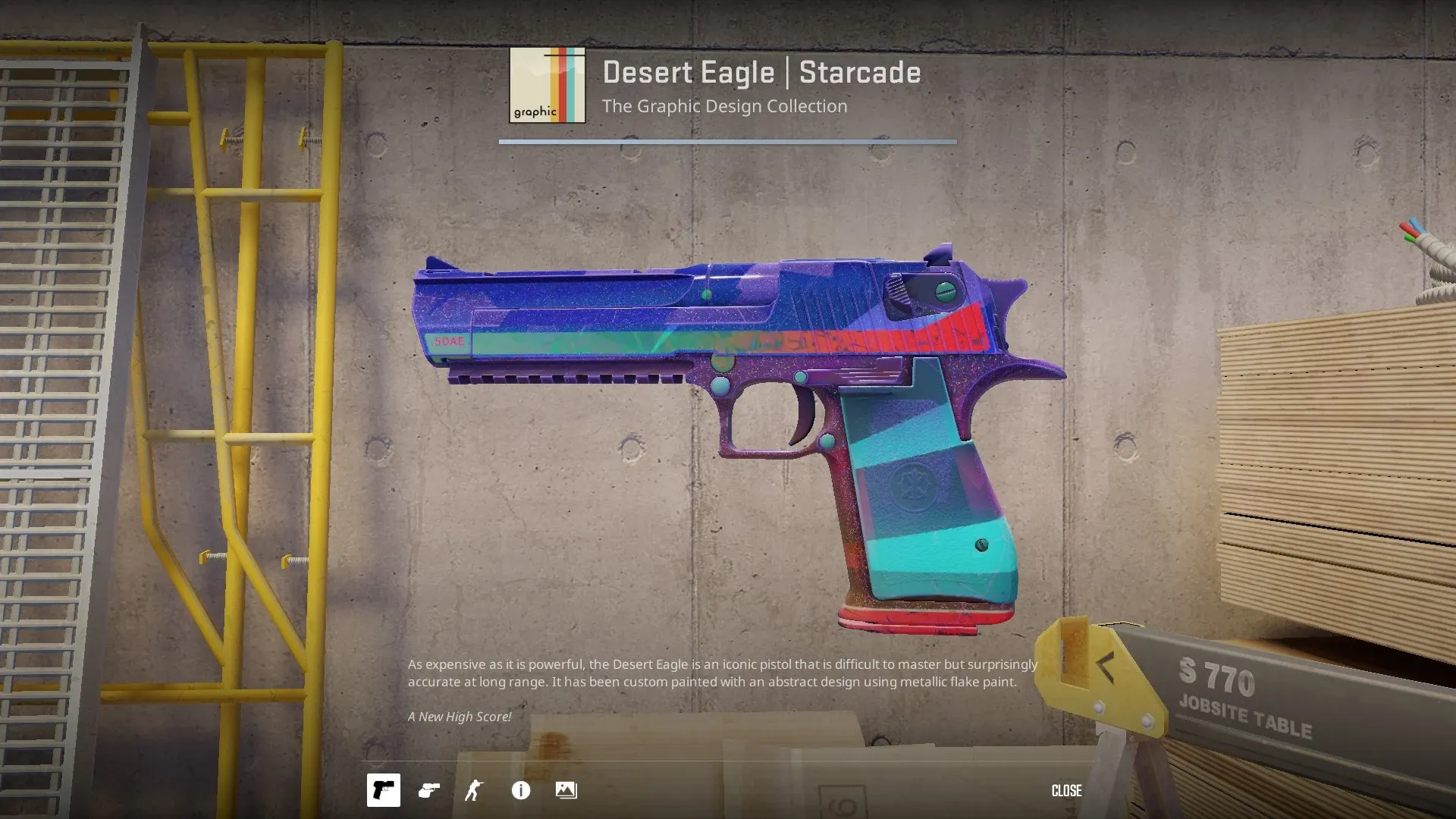This screenshot has width=1456, height=819.
Task: Switch to the held-in-hand weapon view
Action: (x=429, y=790)
